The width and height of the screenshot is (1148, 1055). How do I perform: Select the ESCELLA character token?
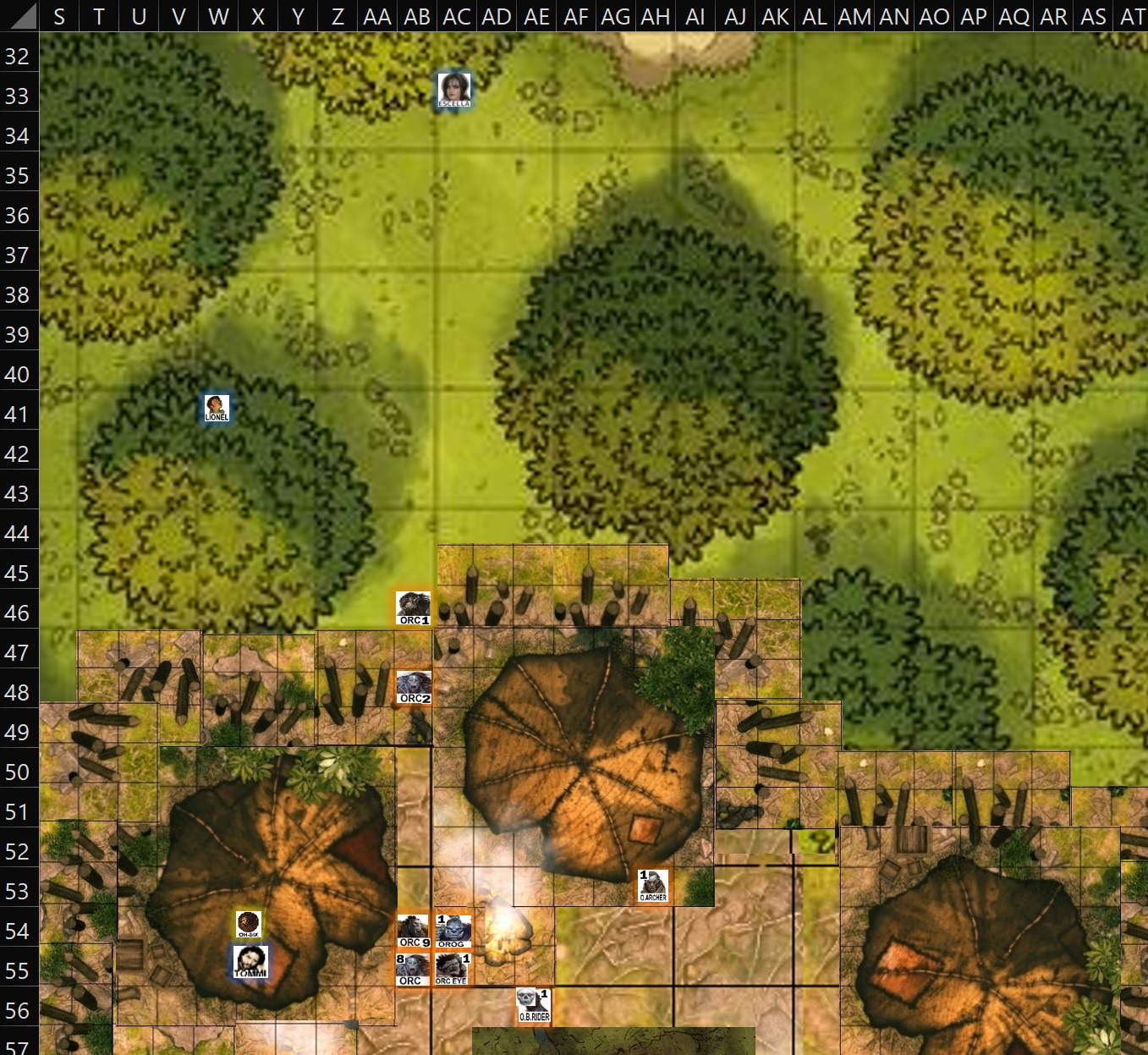coord(456,90)
